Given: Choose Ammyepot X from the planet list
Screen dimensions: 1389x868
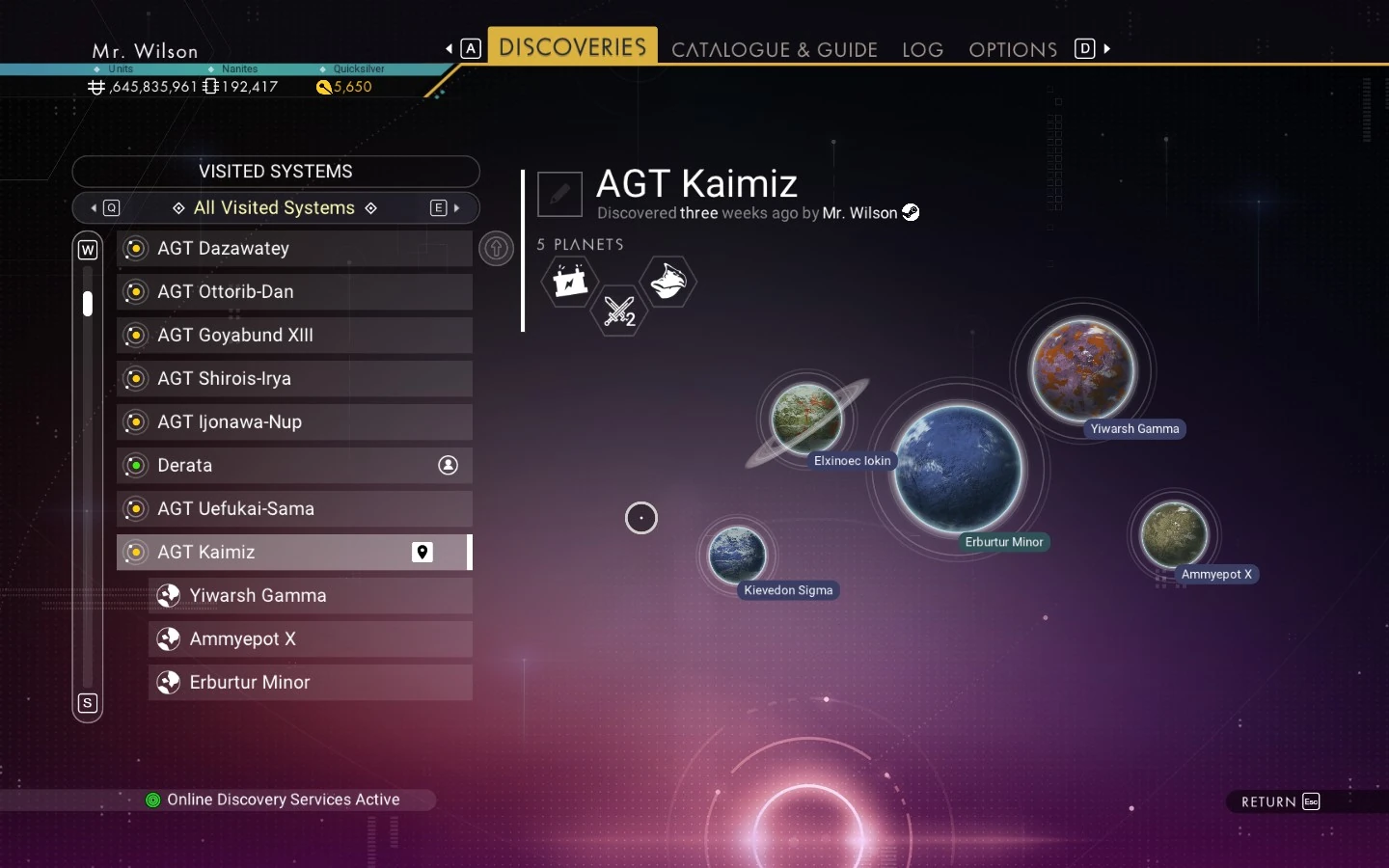Looking at the screenshot, I should tap(310, 639).
